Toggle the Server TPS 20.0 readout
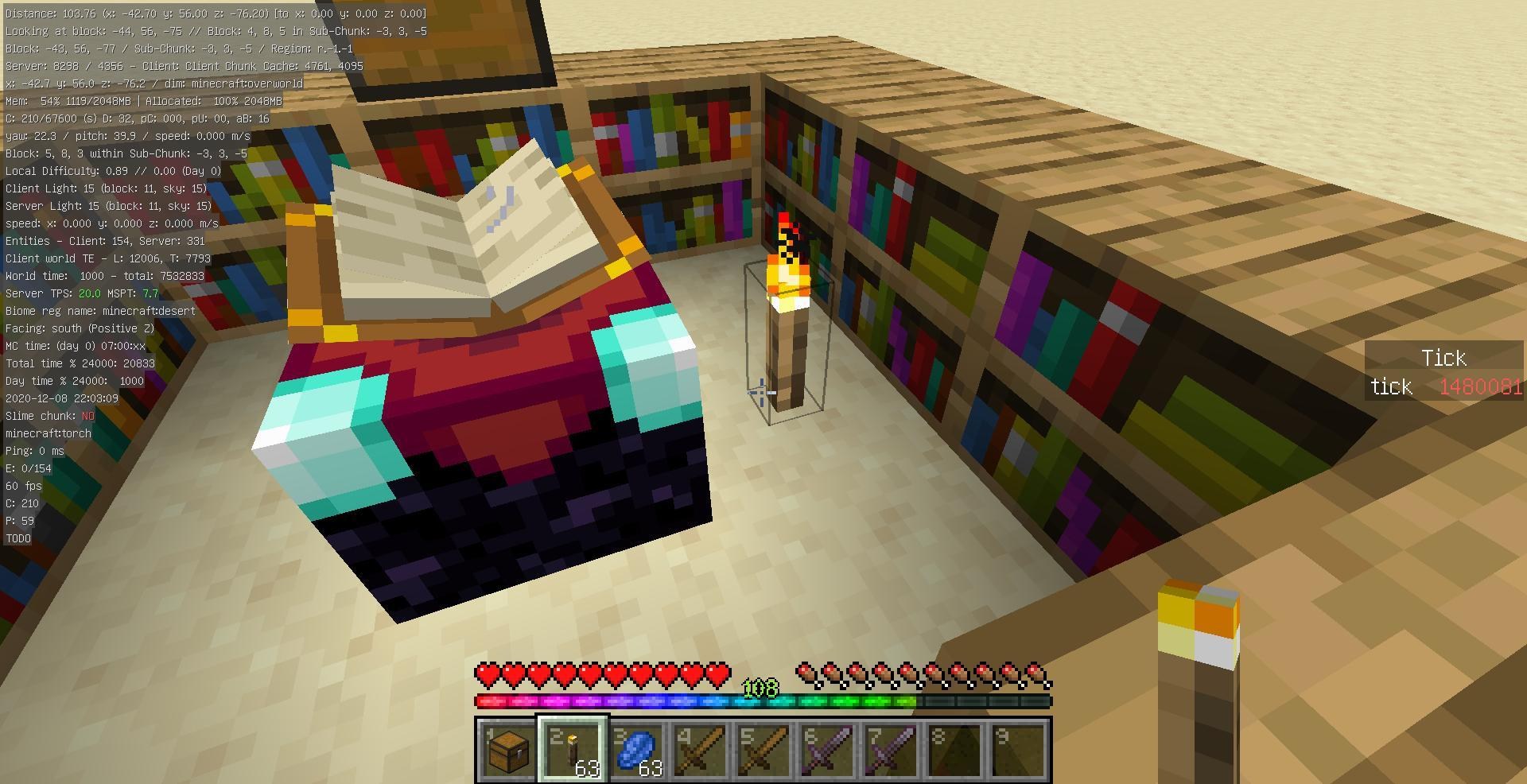 click(x=80, y=293)
